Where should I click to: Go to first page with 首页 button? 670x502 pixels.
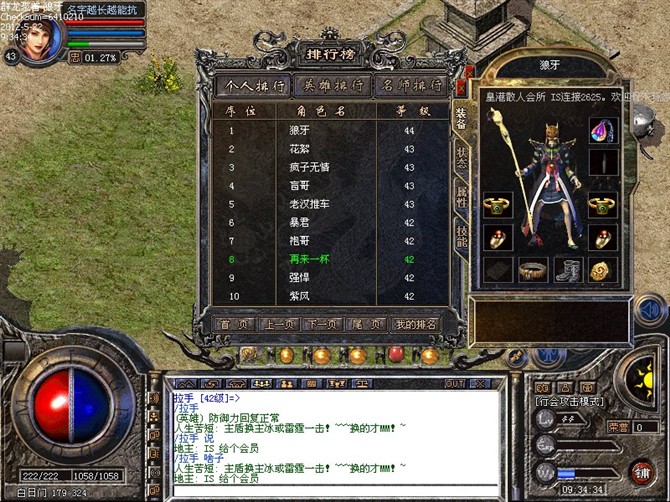pyautogui.click(x=233, y=324)
